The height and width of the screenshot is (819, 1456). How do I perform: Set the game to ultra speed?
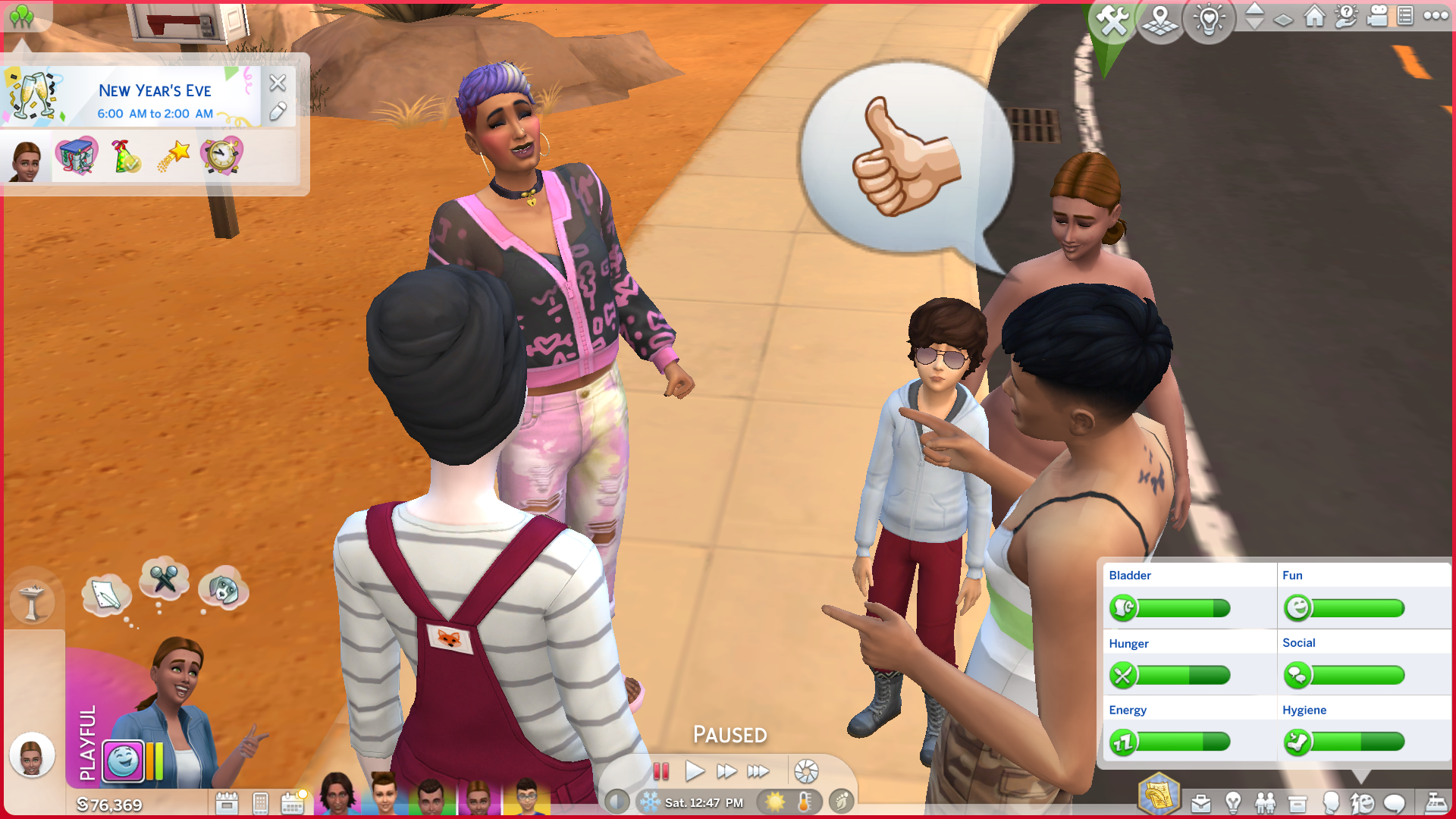758,772
